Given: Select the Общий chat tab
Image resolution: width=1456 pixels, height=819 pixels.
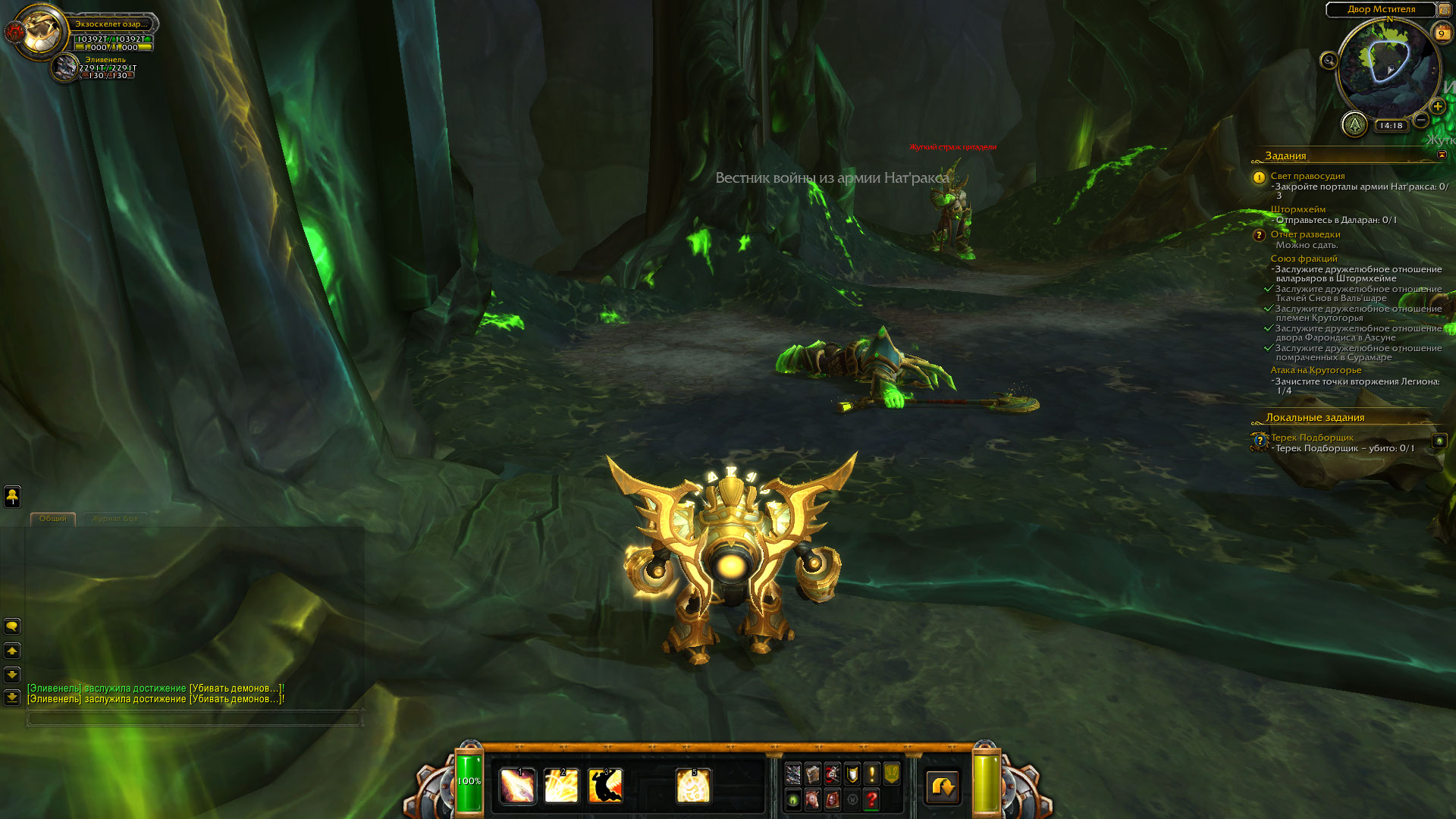Looking at the screenshot, I should [53, 519].
